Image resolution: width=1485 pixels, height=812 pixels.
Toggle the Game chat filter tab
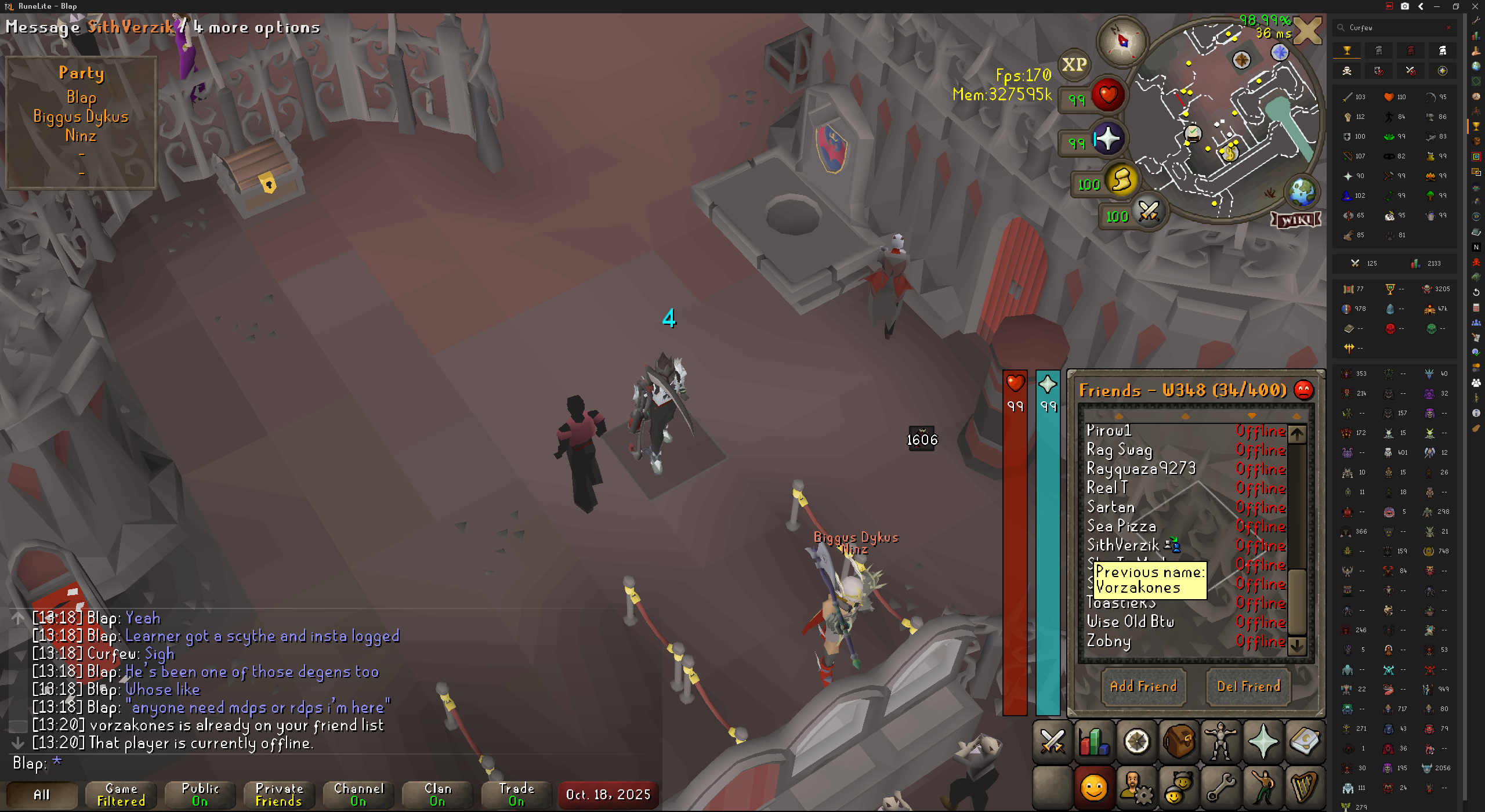click(x=121, y=795)
